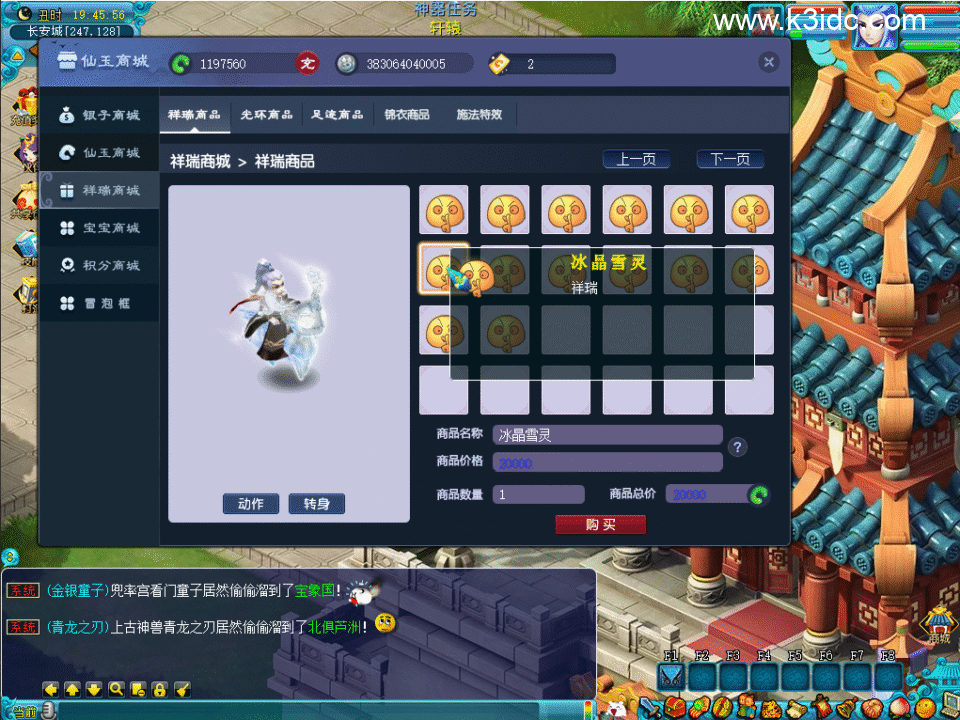Go to next page with 下一页

730,160
